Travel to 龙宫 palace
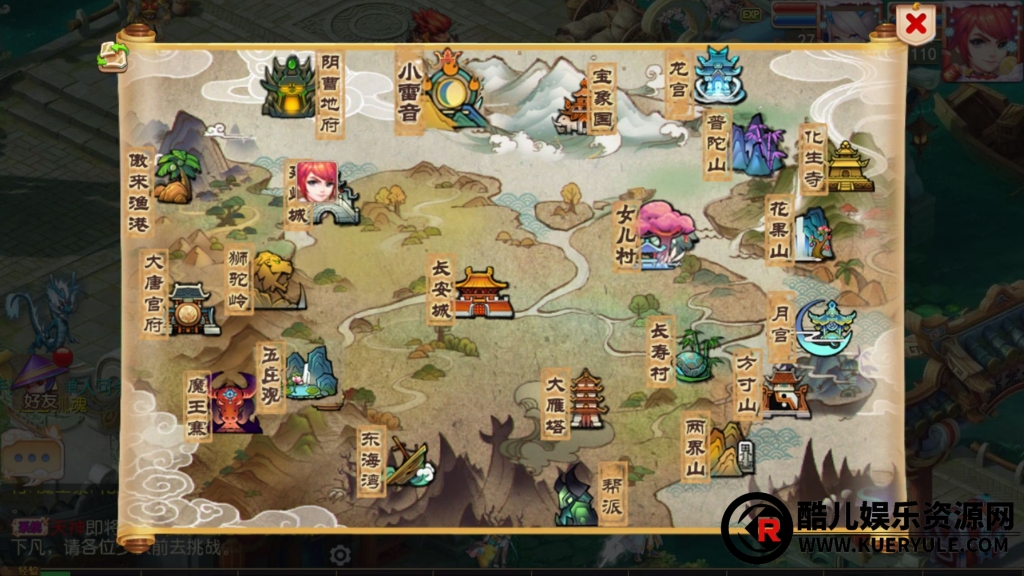Viewport: 1024px width, 576px height. pos(718,76)
